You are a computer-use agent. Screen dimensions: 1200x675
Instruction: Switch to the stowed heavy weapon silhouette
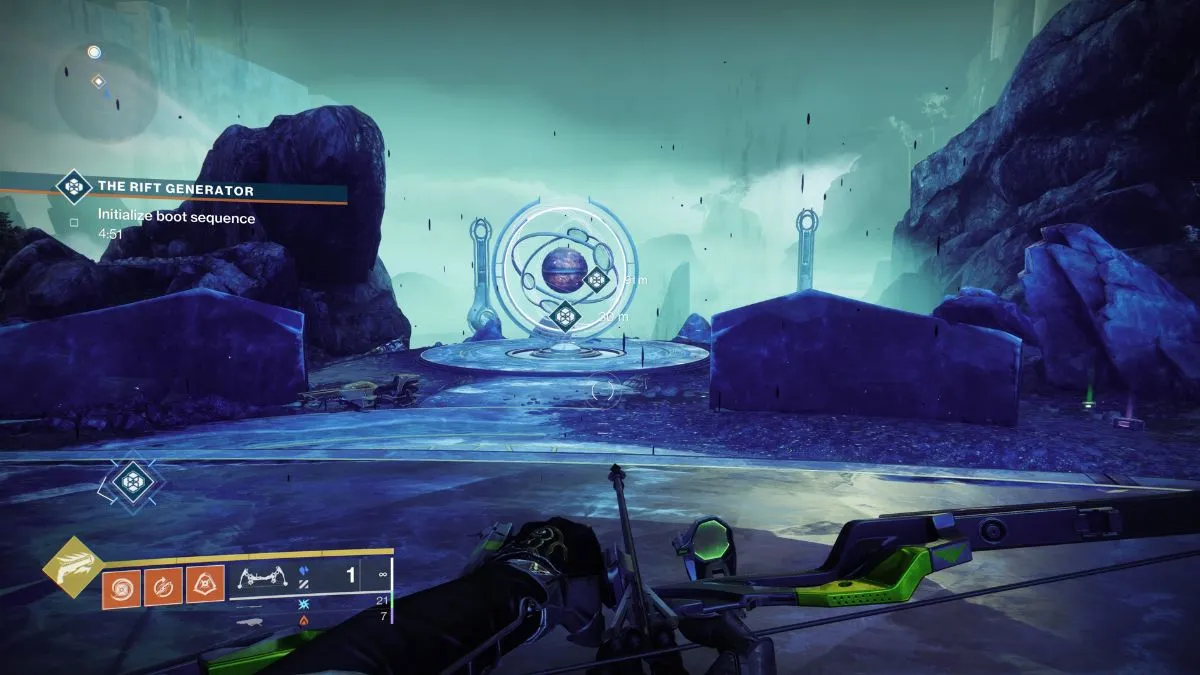click(x=252, y=620)
